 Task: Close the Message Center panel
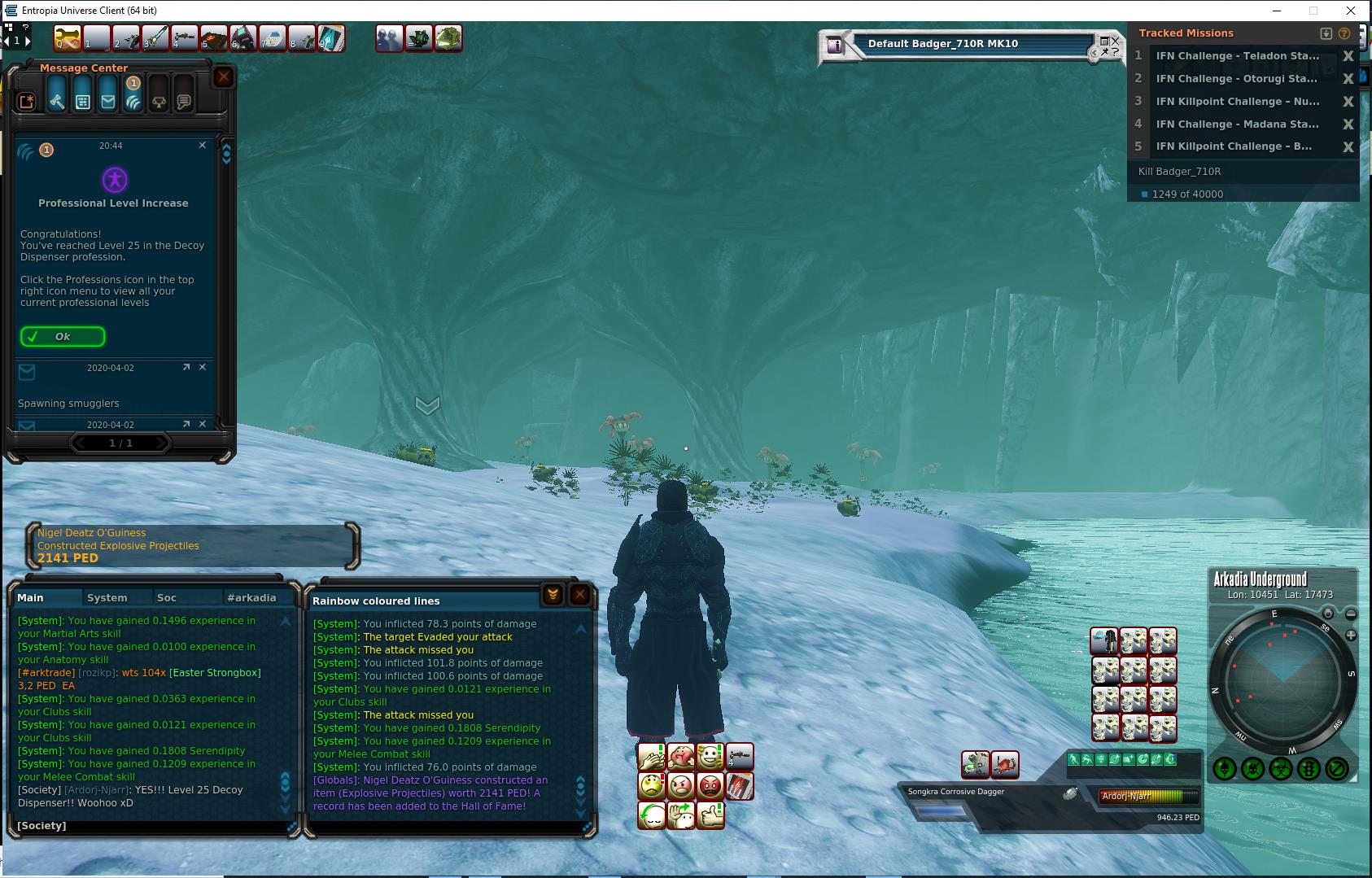(224, 77)
